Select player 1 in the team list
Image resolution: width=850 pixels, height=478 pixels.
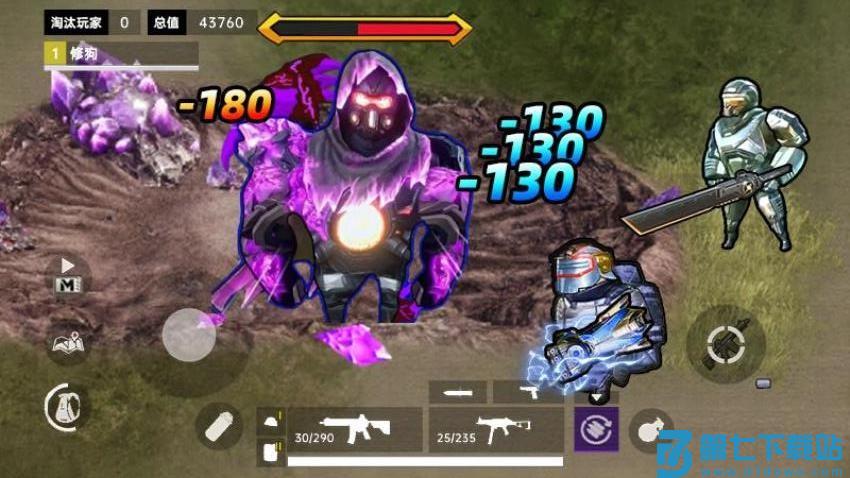[120, 53]
